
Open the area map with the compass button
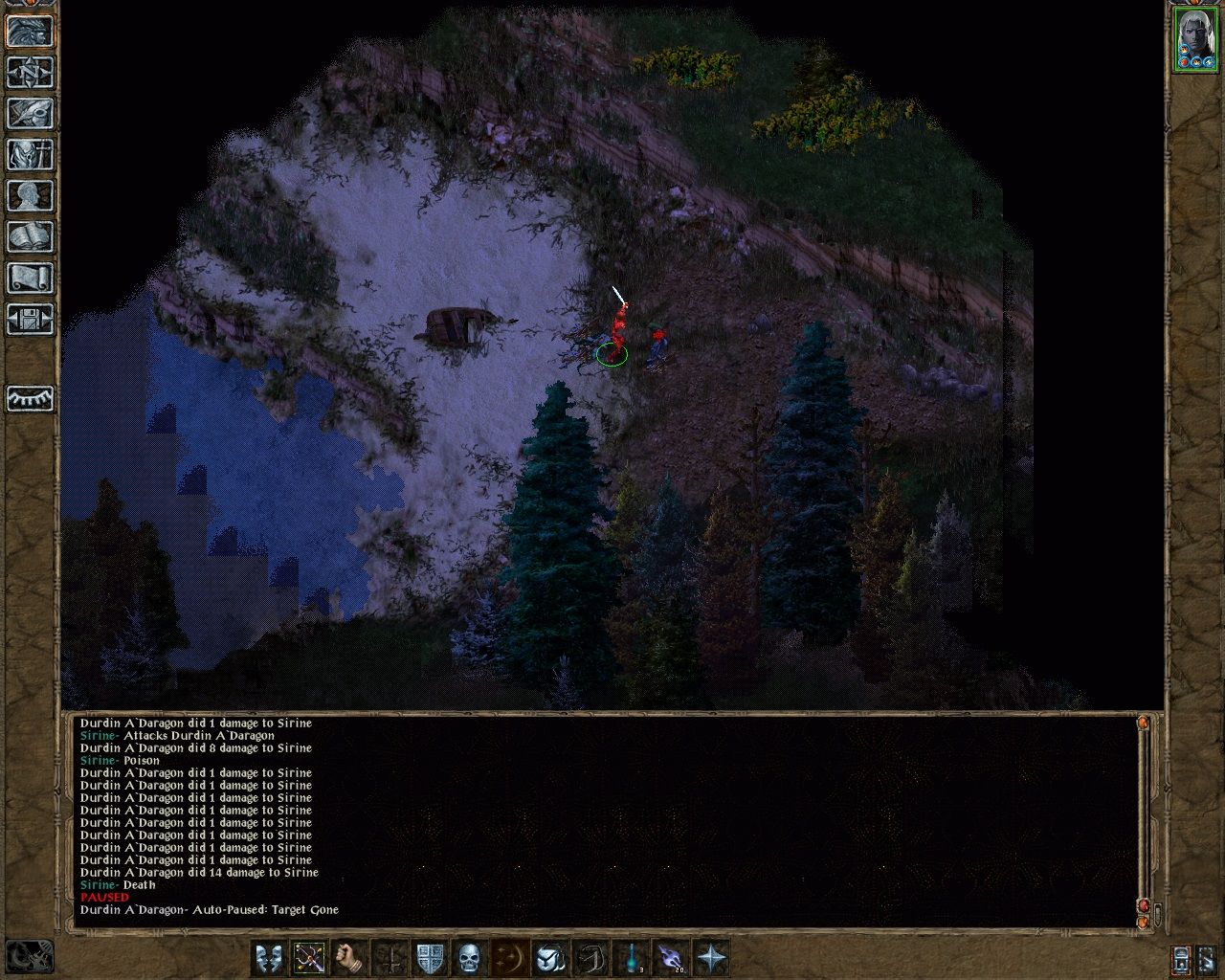click(x=30, y=72)
